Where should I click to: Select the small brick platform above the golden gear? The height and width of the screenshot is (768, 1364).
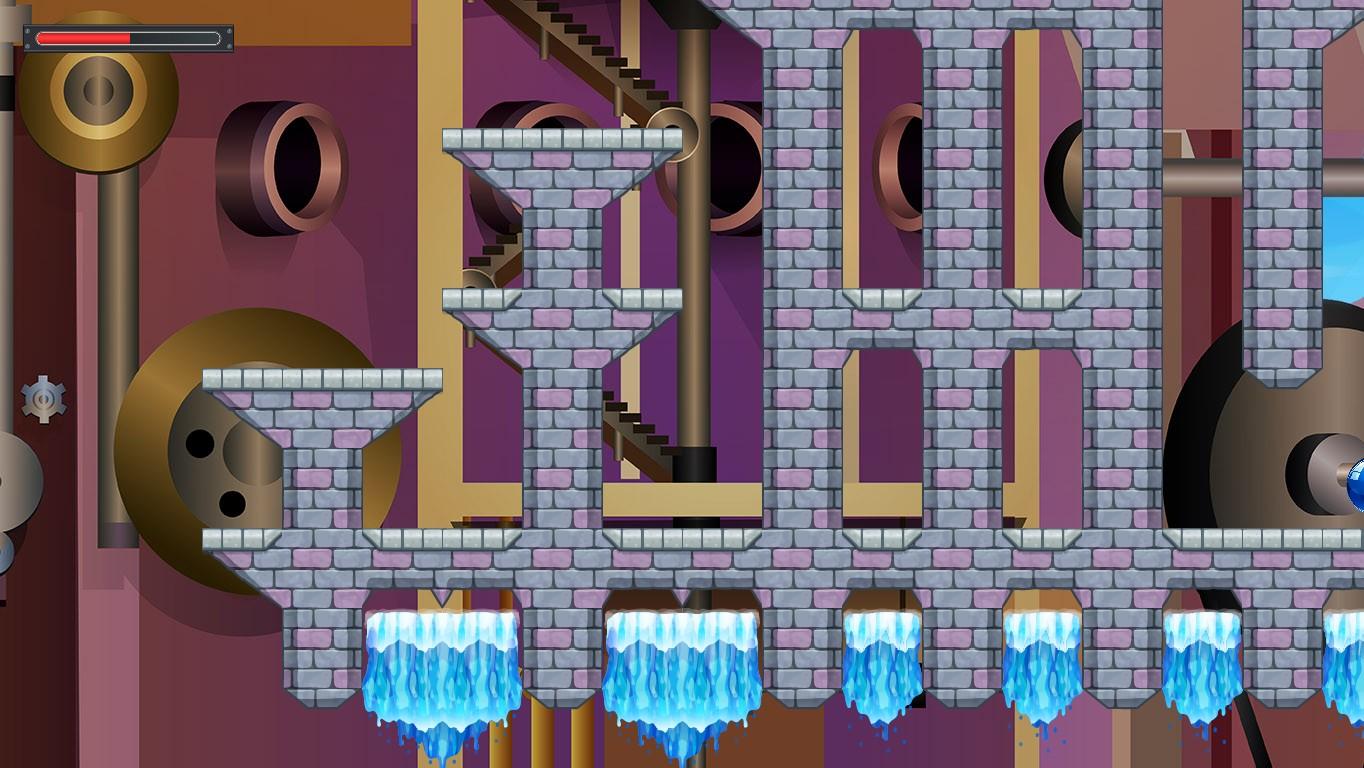click(x=320, y=383)
